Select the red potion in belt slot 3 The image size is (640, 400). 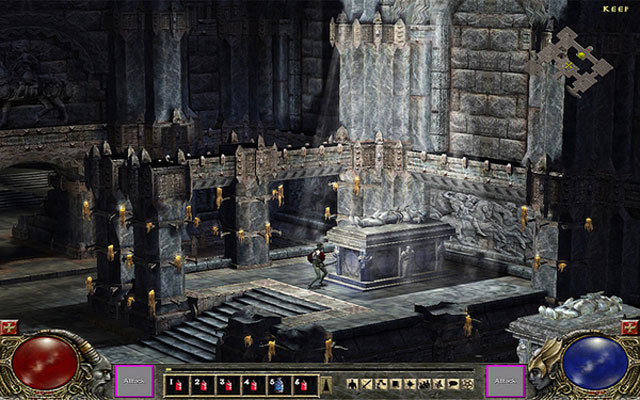(225, 382)
